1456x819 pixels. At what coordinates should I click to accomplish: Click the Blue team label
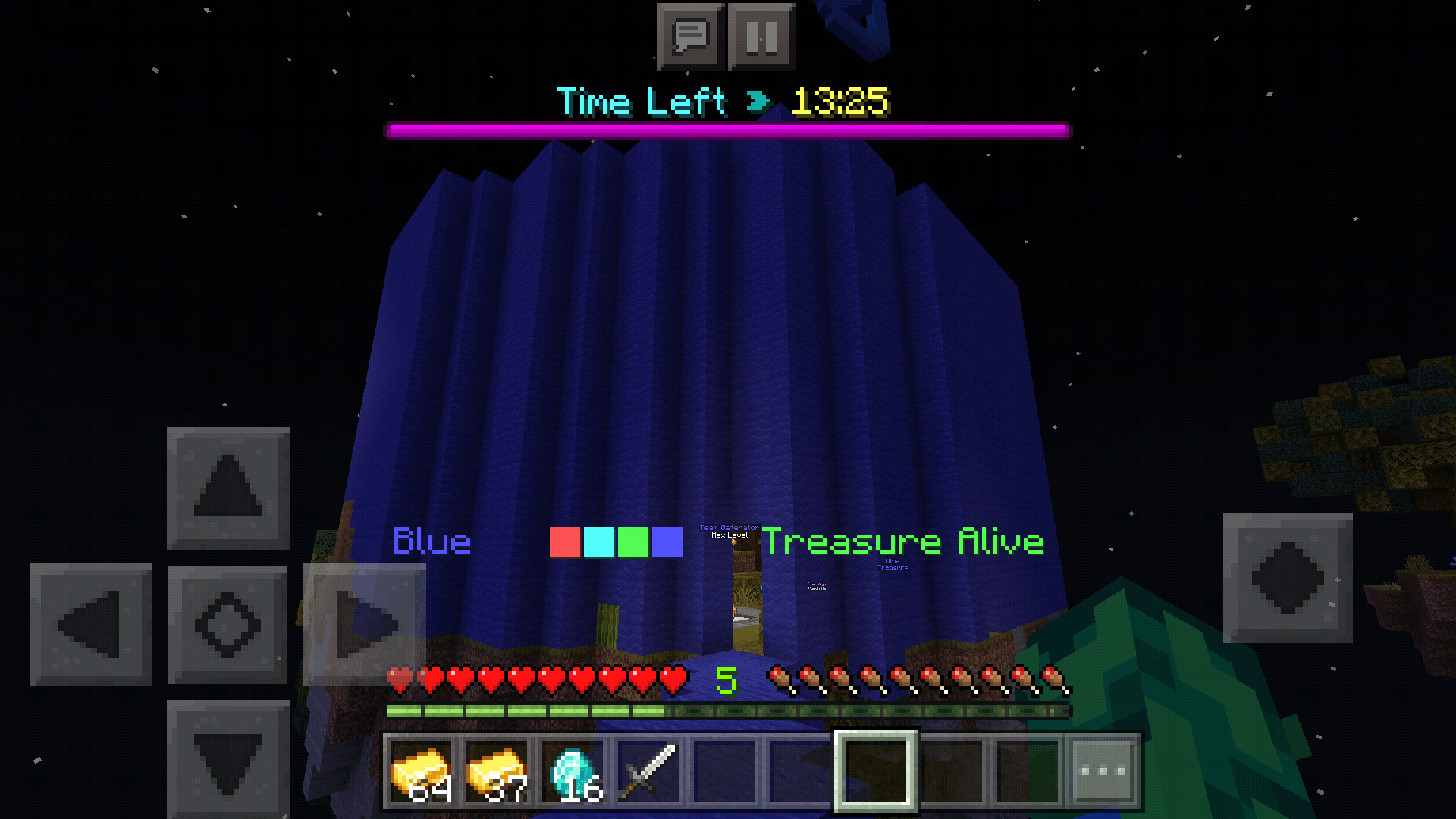coord(431,541)
